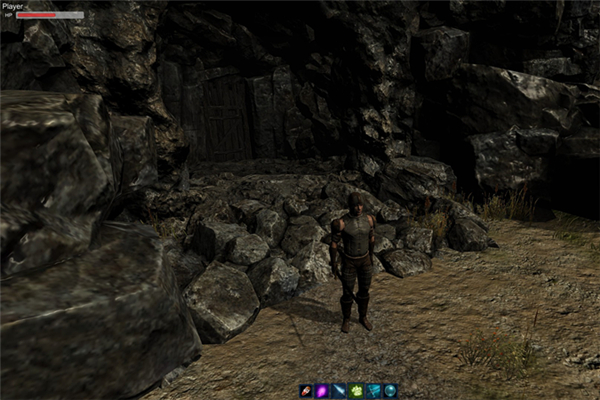Viewport: 600px width, 400px height.
Task: Select the blue blade slash ability
Action: pos(340,391)
